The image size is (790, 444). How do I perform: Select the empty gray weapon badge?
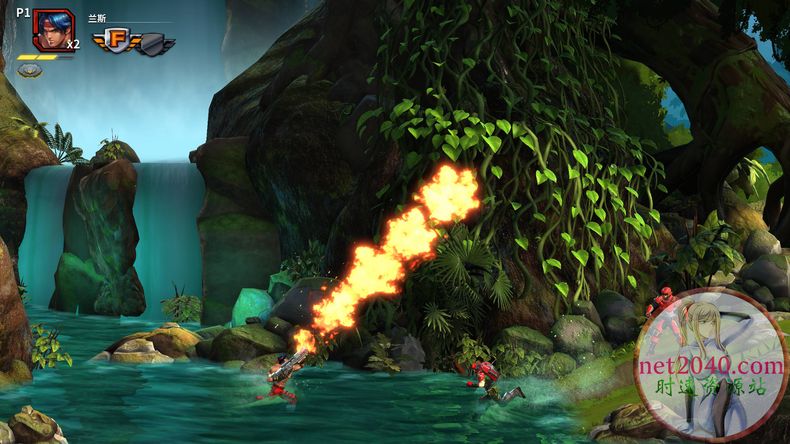[155, 43]
